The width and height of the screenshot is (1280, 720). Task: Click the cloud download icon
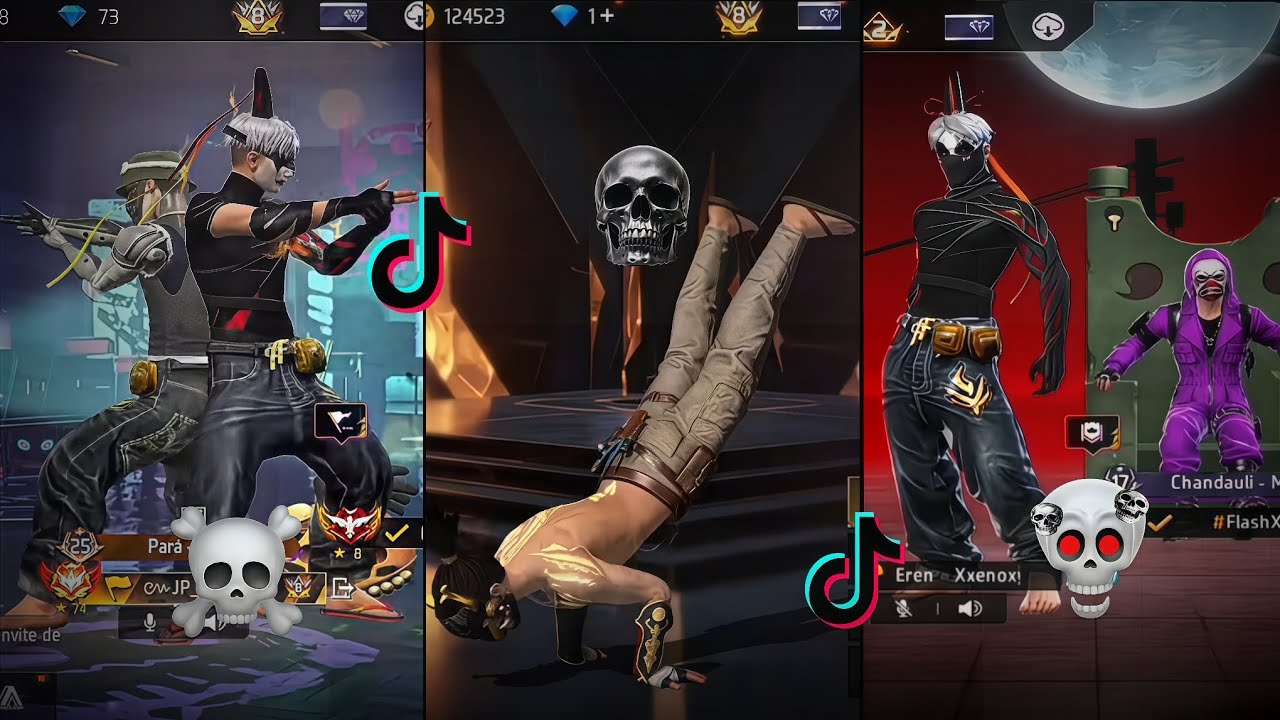pos(1049,27)
